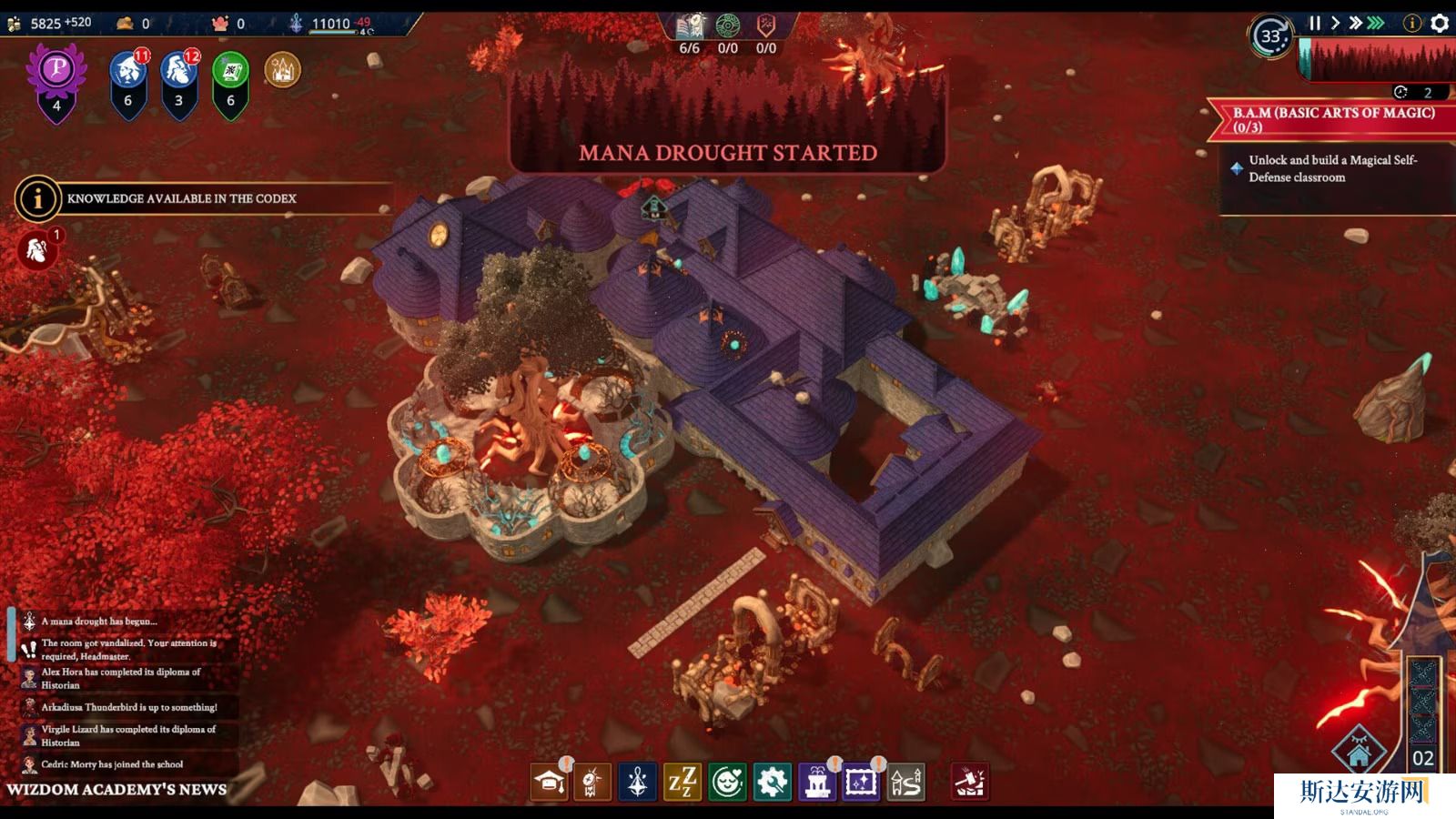Image resolution: width=1456 pixels, height=819 pixels.
Task: Click the brown castle academy icon
Action: (x=282, y=69)
